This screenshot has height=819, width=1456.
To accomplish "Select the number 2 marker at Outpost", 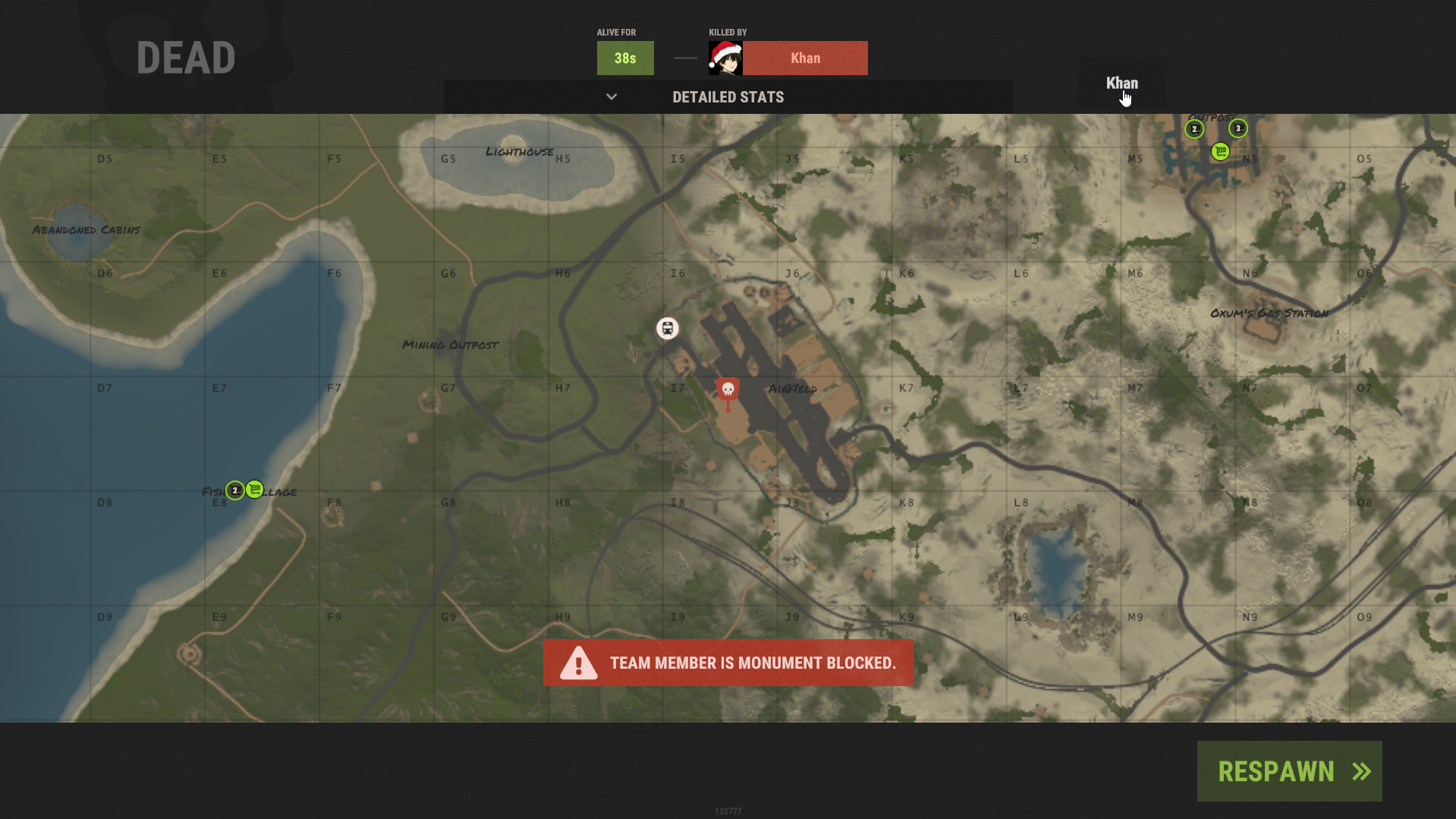I will click(1194, 129).
